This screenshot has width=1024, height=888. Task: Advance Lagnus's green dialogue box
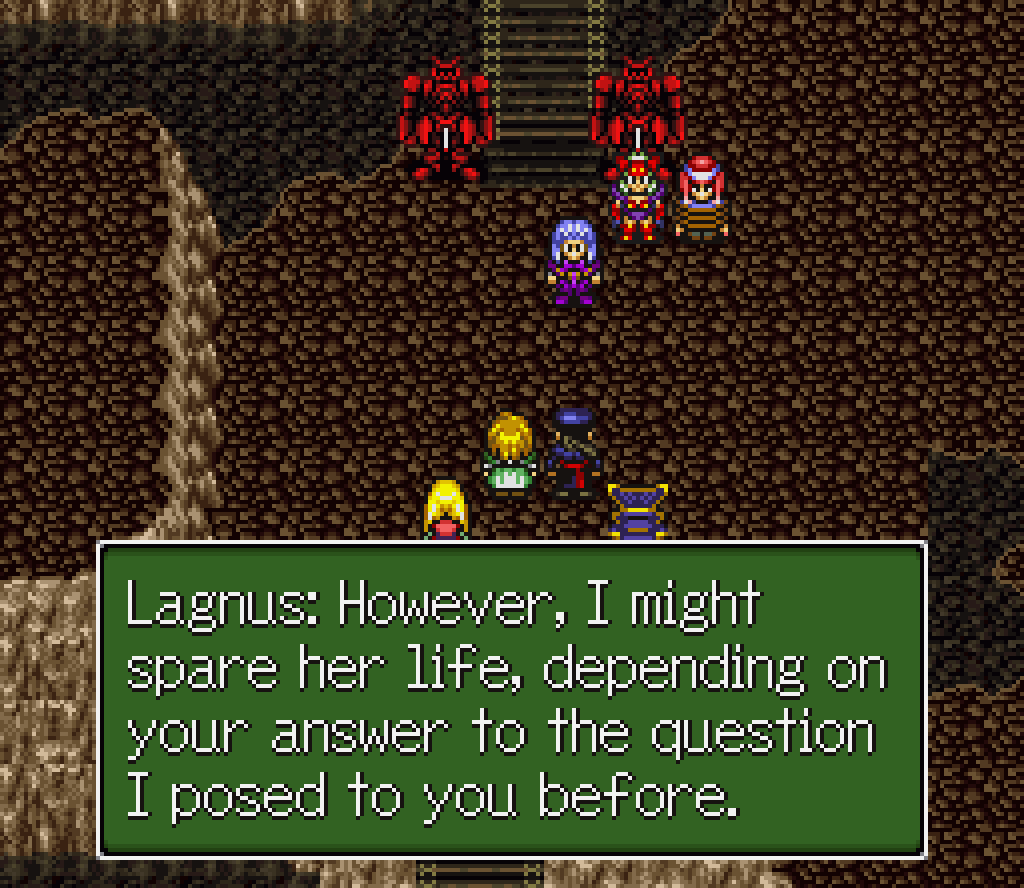511,699
